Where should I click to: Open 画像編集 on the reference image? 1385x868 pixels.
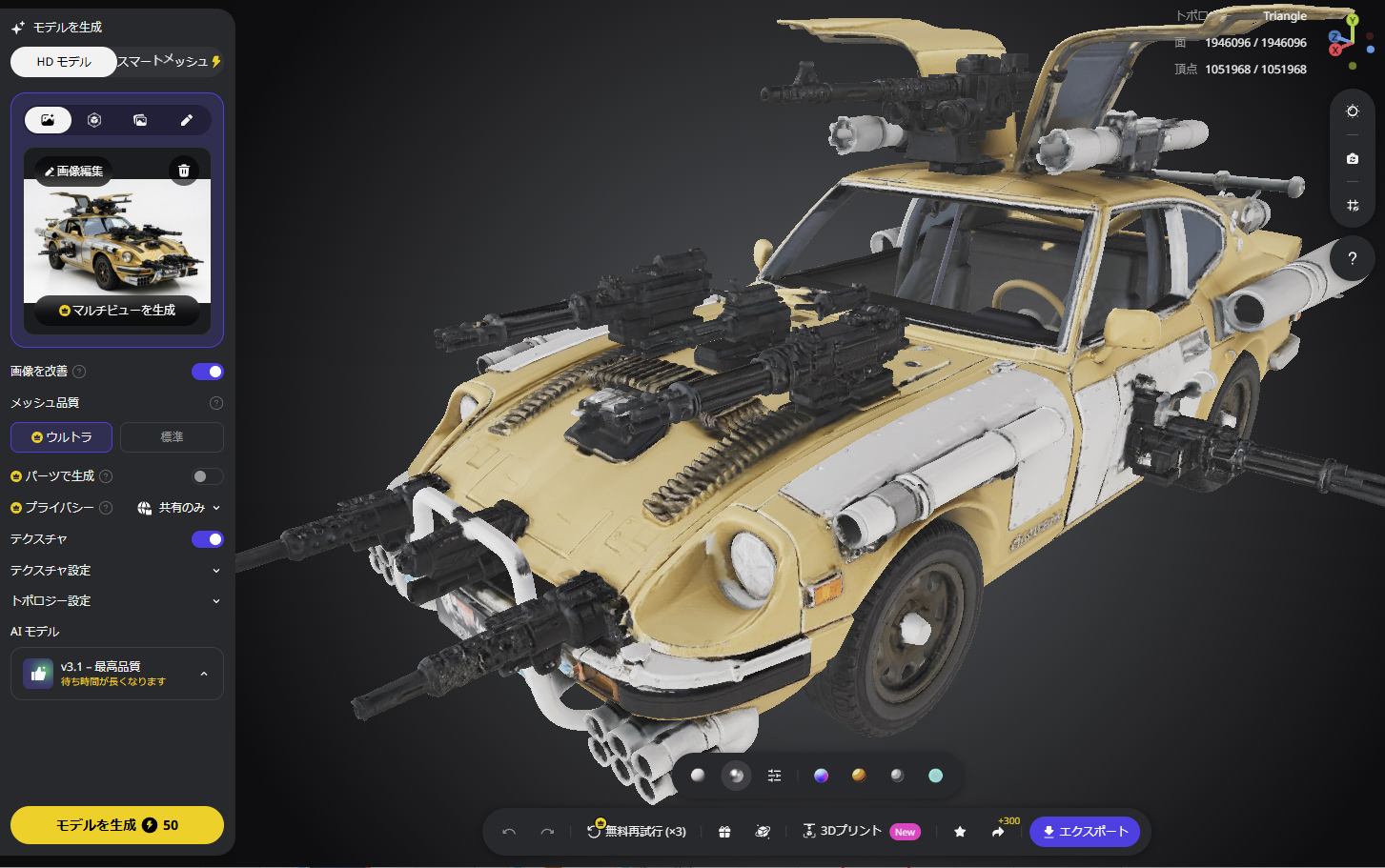click(x=74, y=172)
